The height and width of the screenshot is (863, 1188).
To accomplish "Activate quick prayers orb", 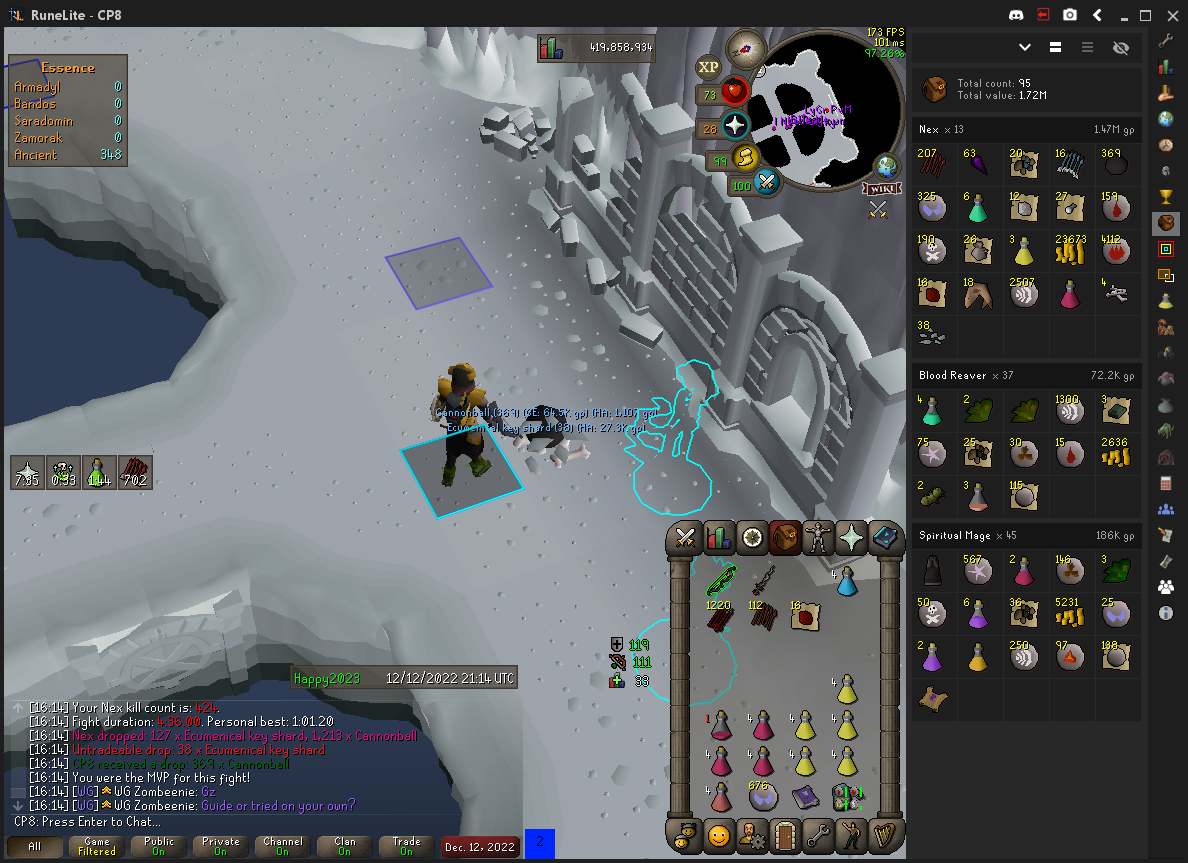I will coord(736,126).
